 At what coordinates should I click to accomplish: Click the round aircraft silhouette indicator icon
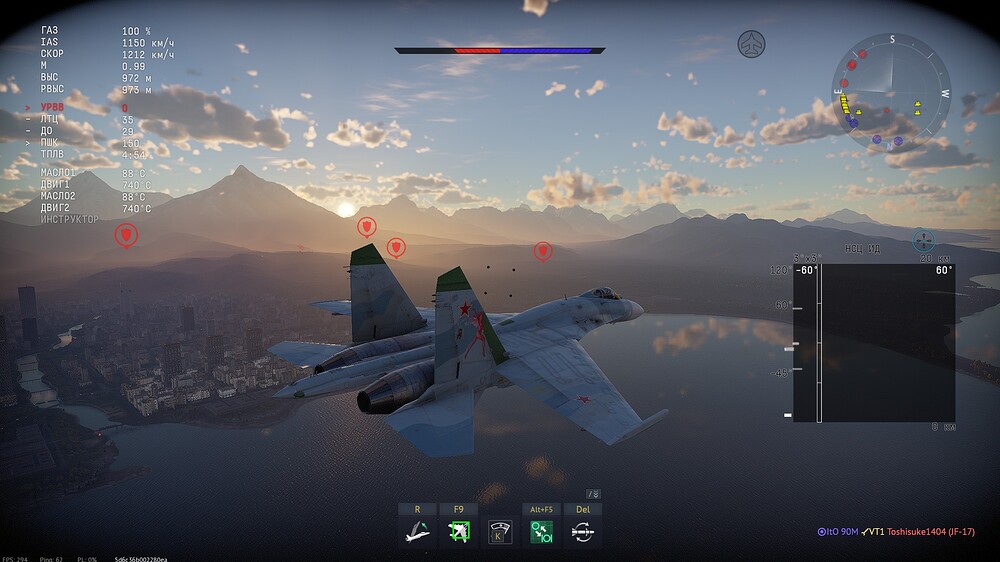tap(751, 43)
